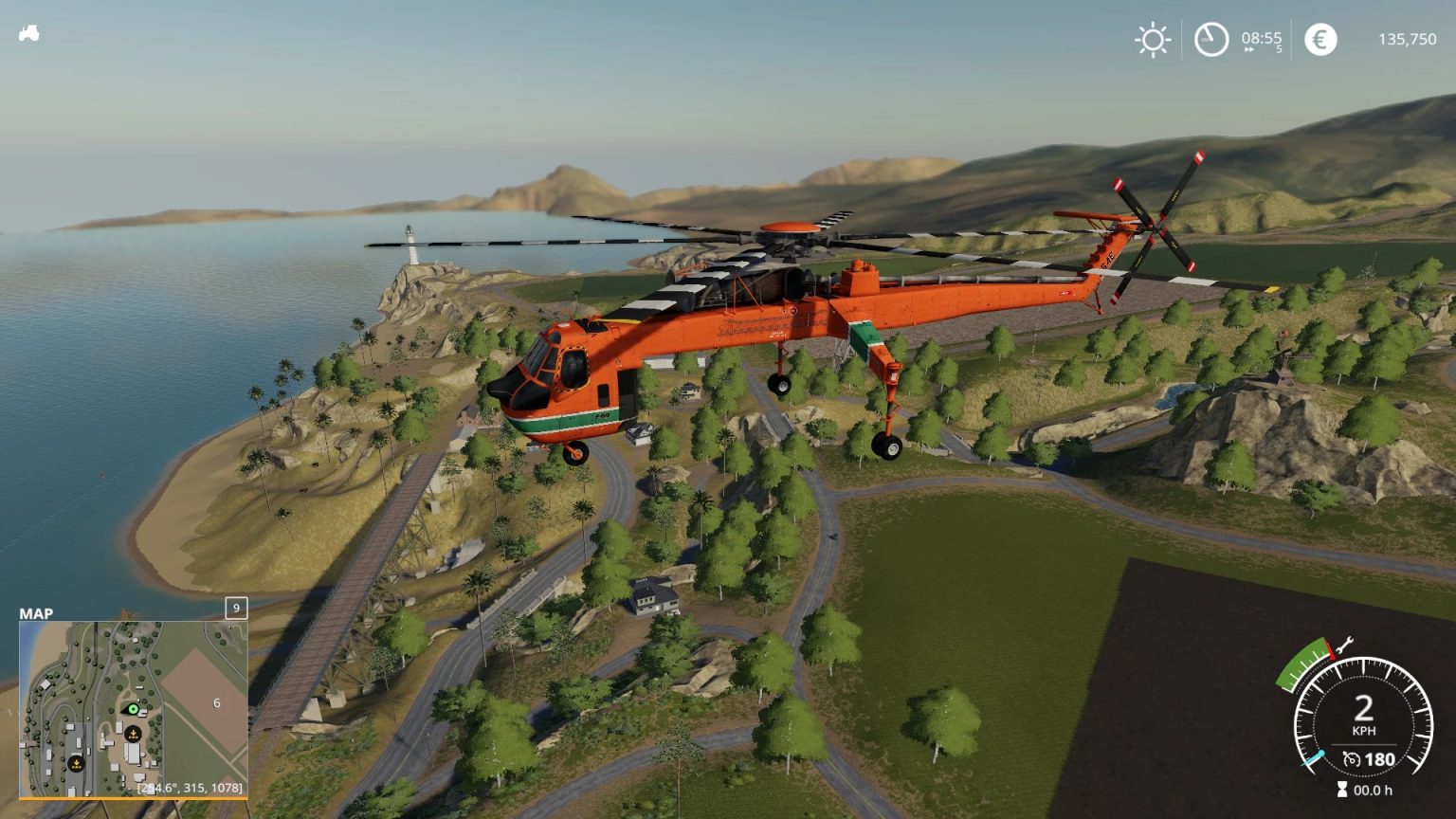Select the sun weather icon
Viewport: 1456px width, 819px height.
(x=1153, y=40)
